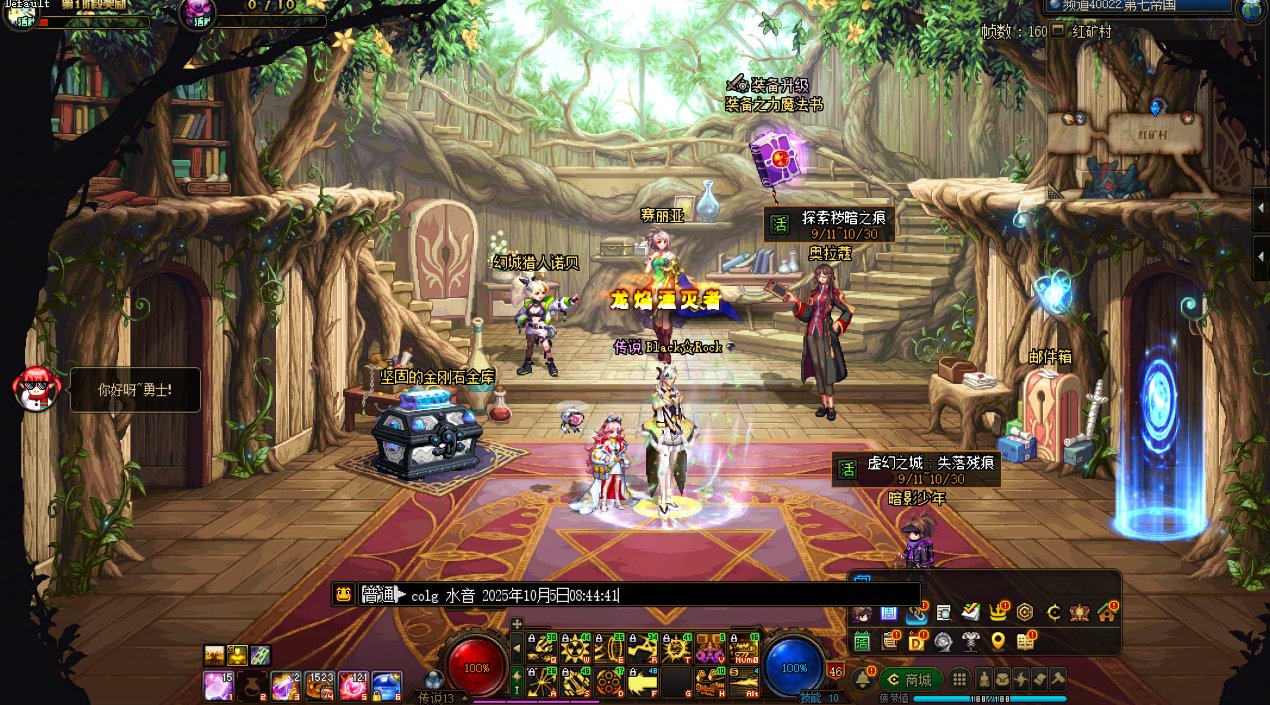Screen dimensions: 1270x705
Task: Click the 红矿村 minimap node
Action: coord(1152,133)
